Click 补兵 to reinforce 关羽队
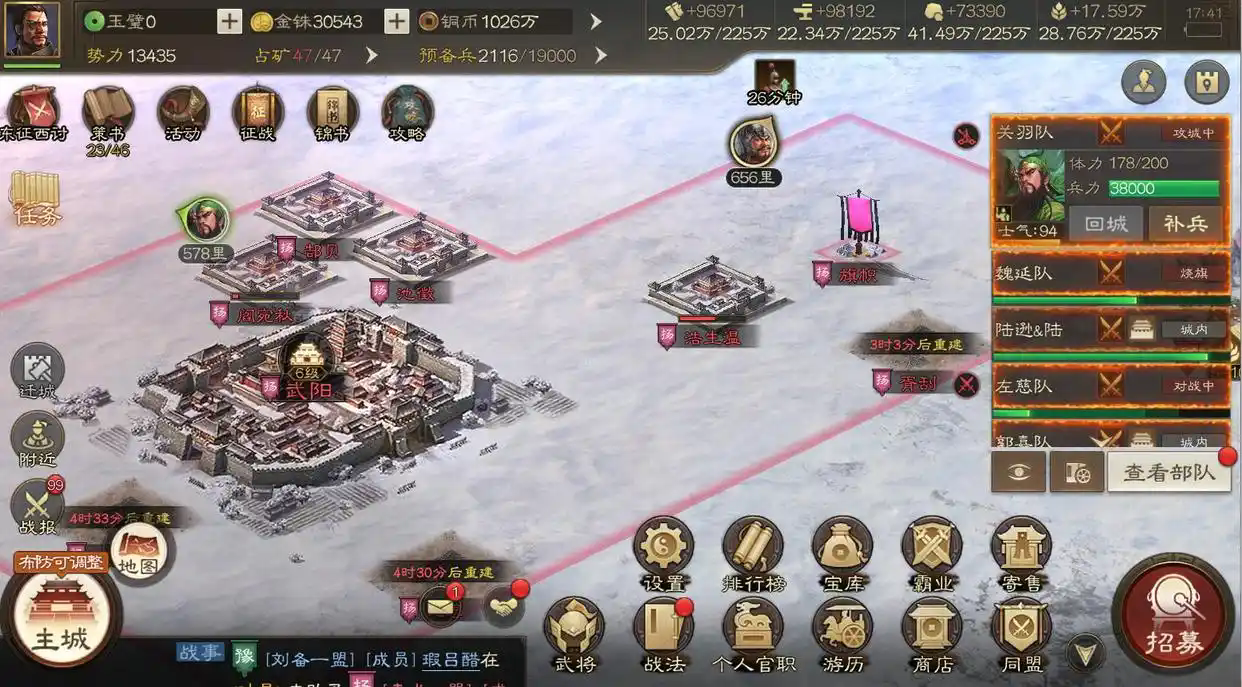 (x=1186, y=223)
